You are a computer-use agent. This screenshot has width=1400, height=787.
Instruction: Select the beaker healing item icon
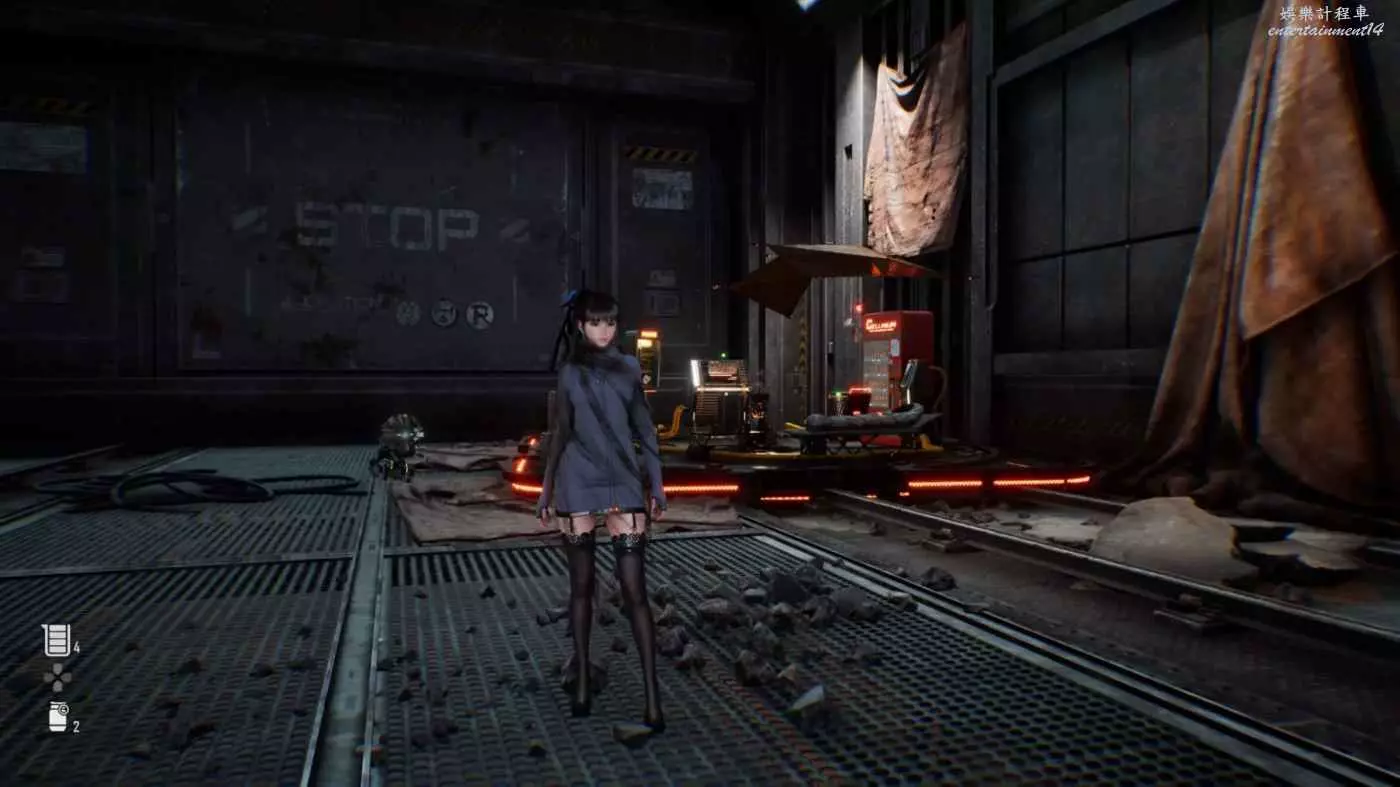point(57,640)
